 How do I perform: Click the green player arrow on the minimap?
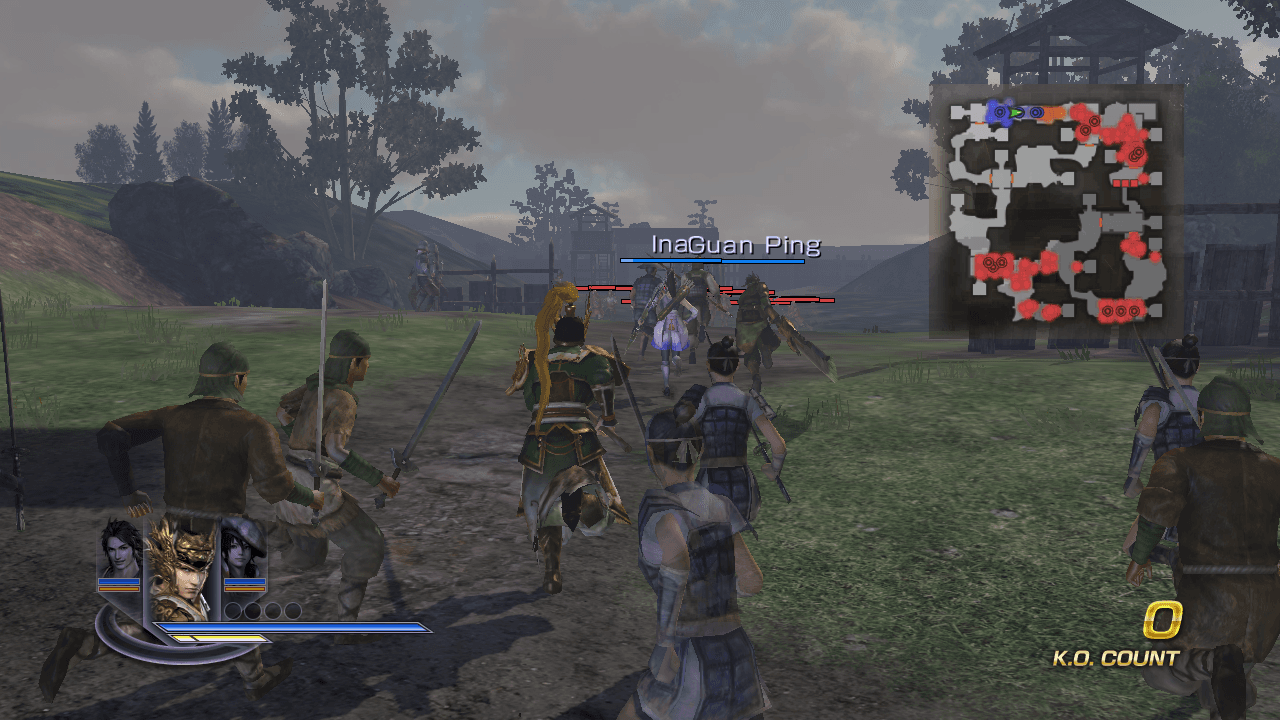(x=1014, y=112)
